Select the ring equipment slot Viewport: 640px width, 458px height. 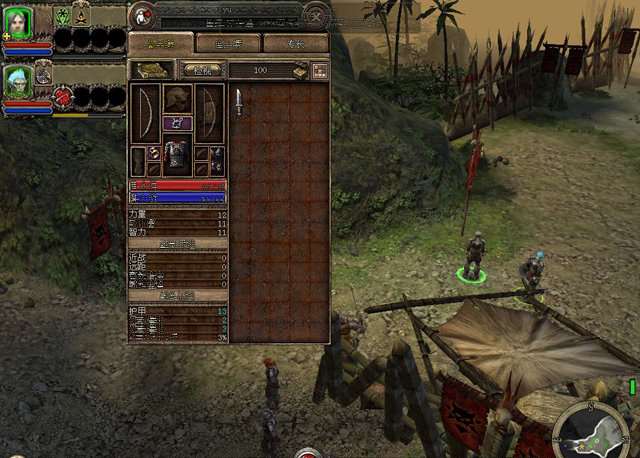[x=154, y=153]
